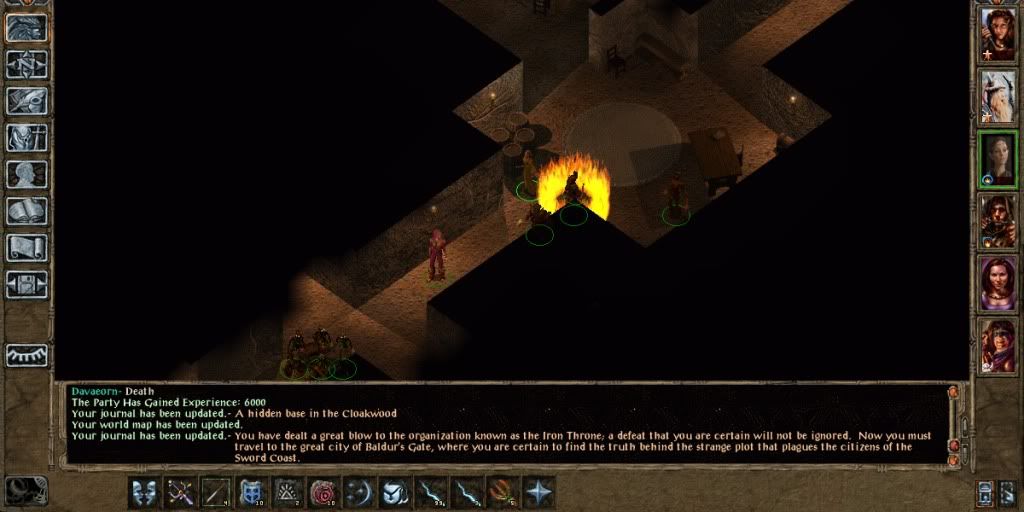Open the journal with the quill icon
The width and height of the screenshot is (1024, 512).
click(x=27, y=102)
